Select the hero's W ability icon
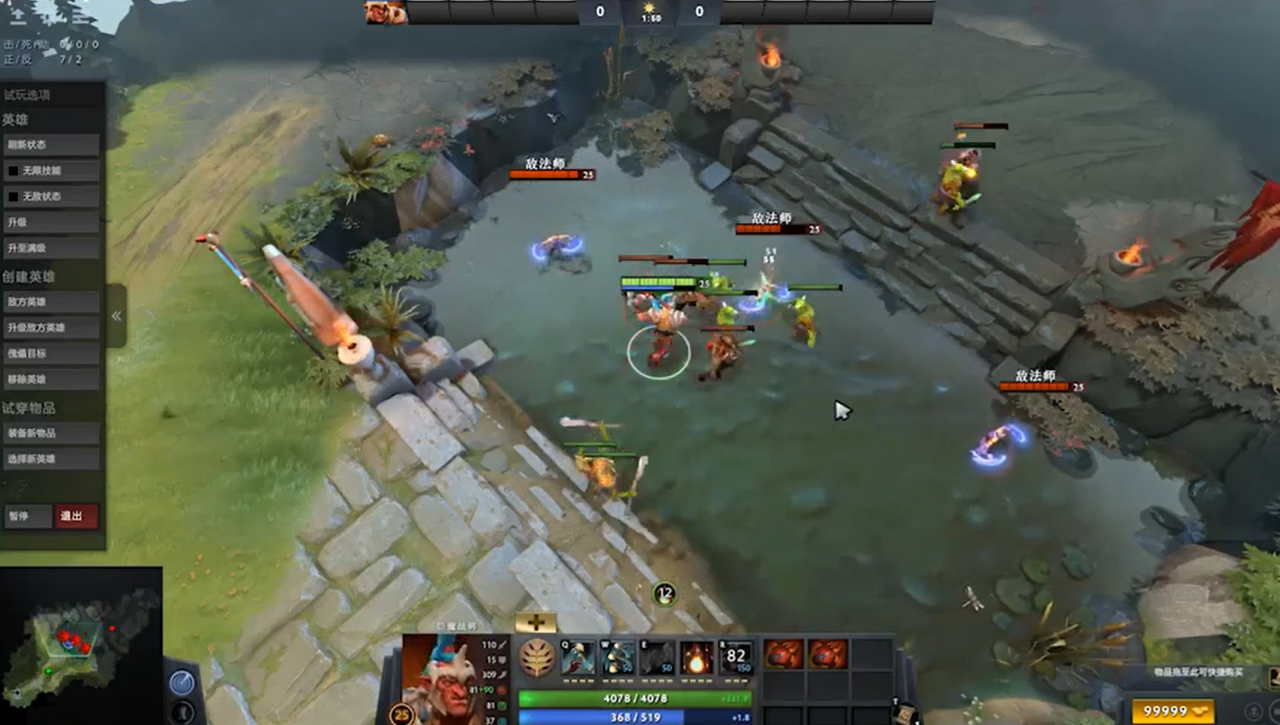The height and width of the screenshot is (725, 1280). coord(616,657)
